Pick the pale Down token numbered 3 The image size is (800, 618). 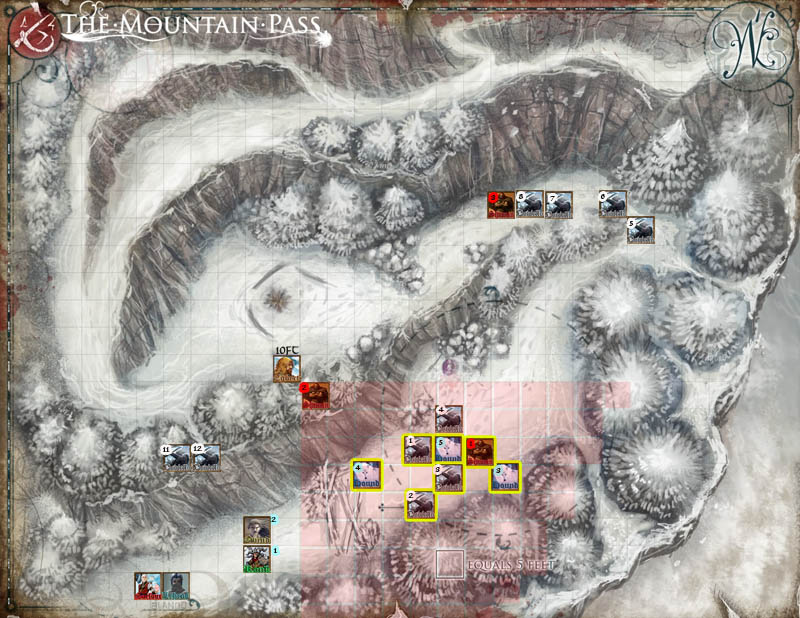507,476
